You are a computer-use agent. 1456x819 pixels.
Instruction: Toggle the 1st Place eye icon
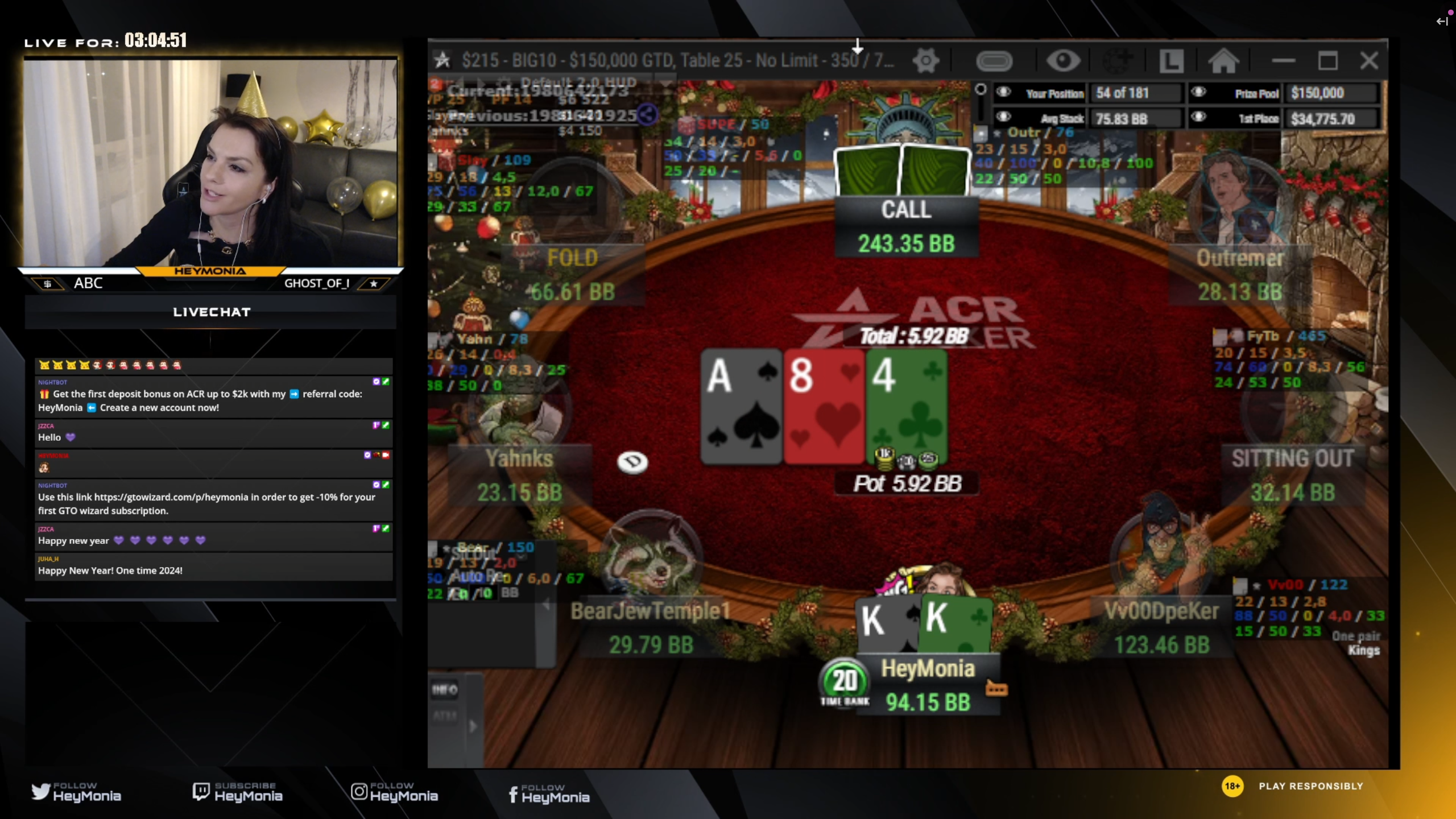tap(1198, 117)
